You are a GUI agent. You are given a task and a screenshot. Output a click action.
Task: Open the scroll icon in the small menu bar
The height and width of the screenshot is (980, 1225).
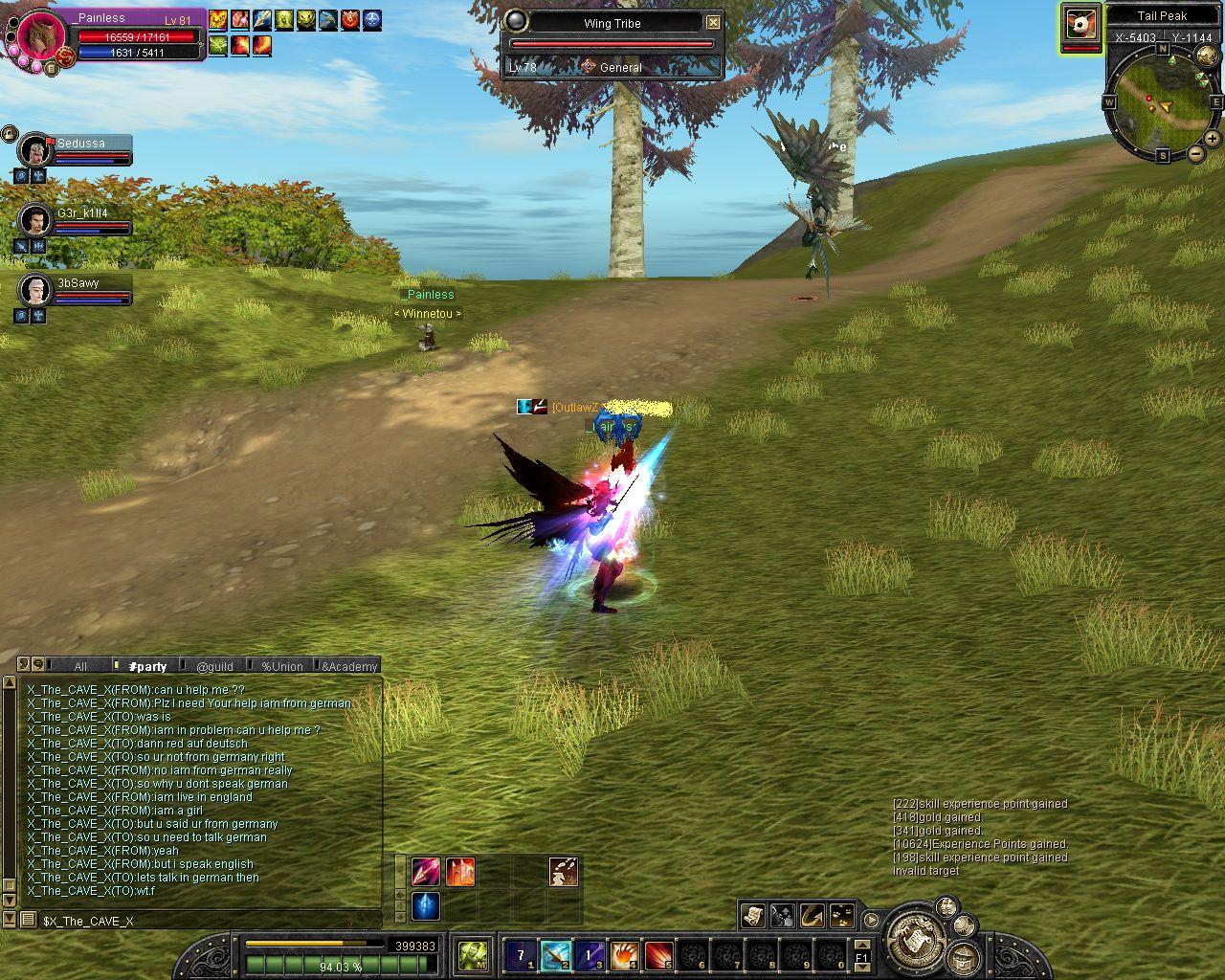[753, 916]
